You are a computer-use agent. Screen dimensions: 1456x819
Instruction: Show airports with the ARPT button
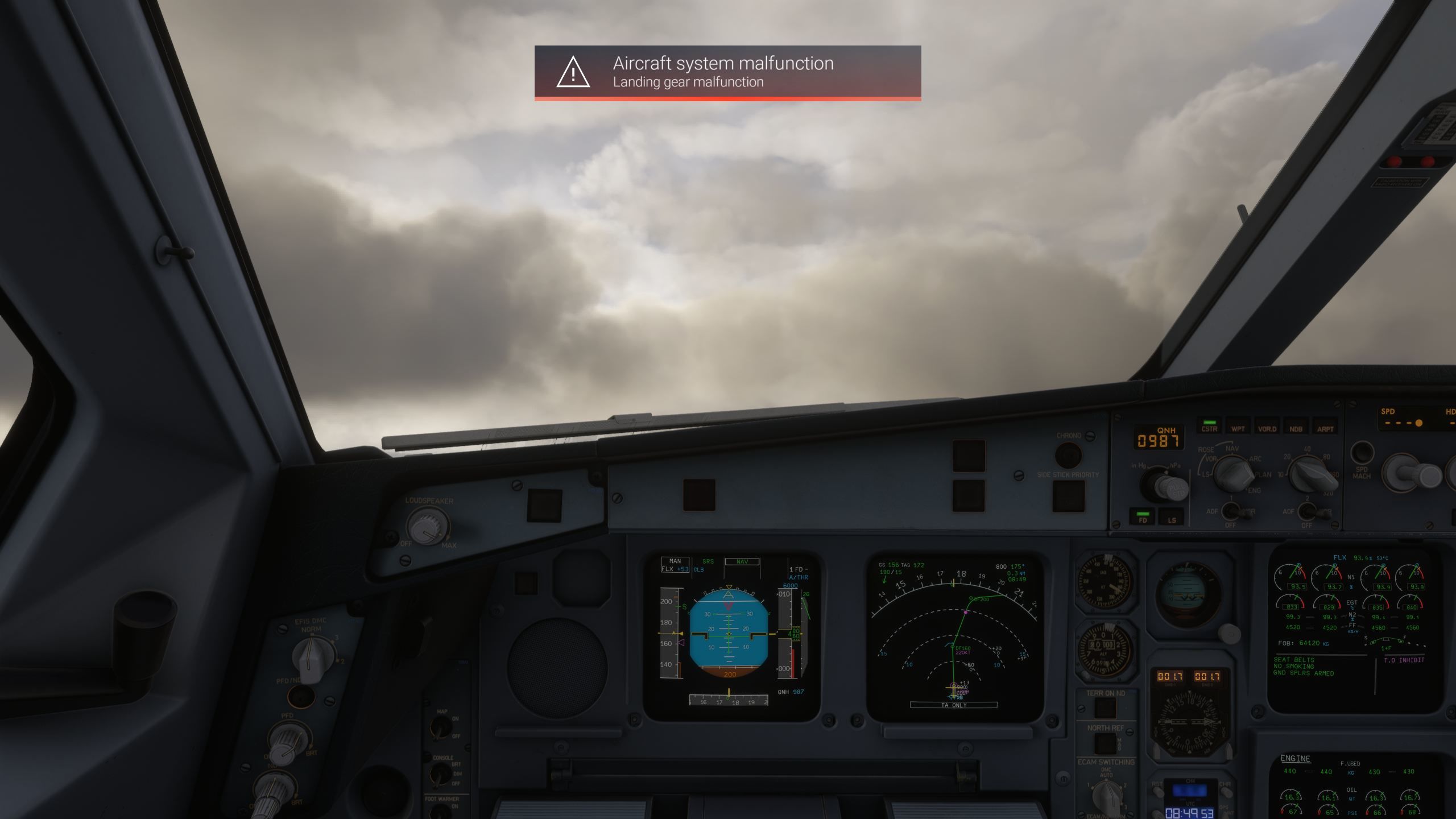1325,427
